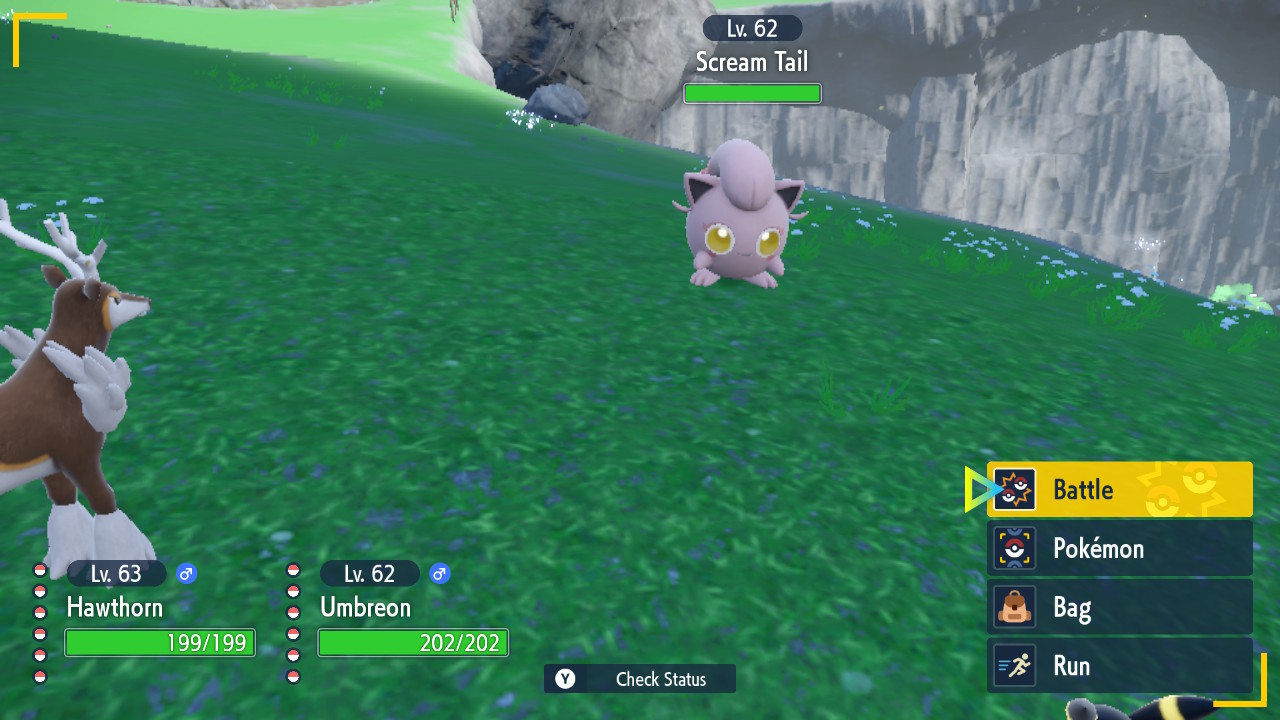Open the Bag menu option
Image resolution: width=1280 pixels, height=720 pixels.
pos(1119,607)
